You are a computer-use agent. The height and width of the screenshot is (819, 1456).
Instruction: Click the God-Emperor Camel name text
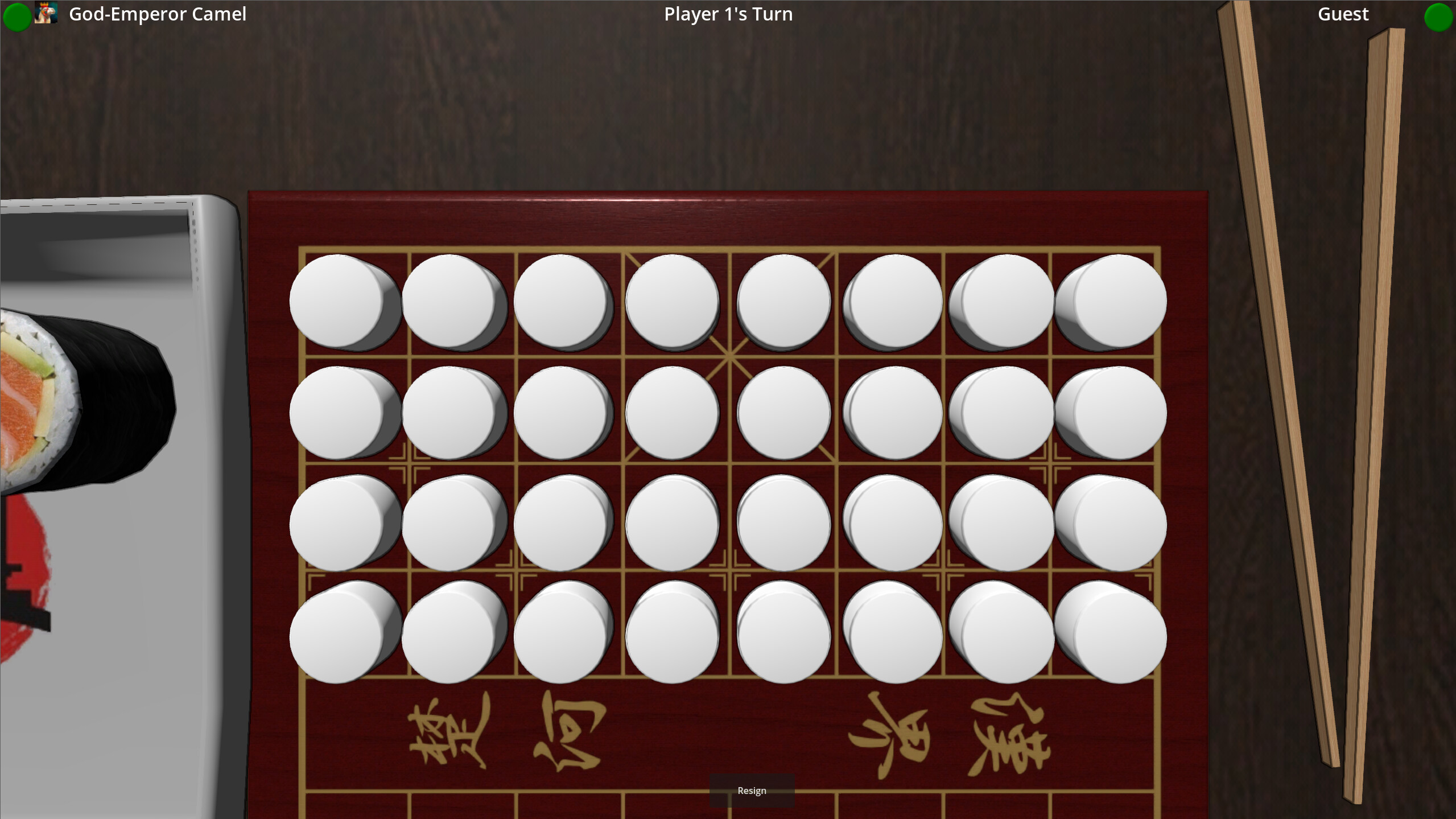(158, 14)
